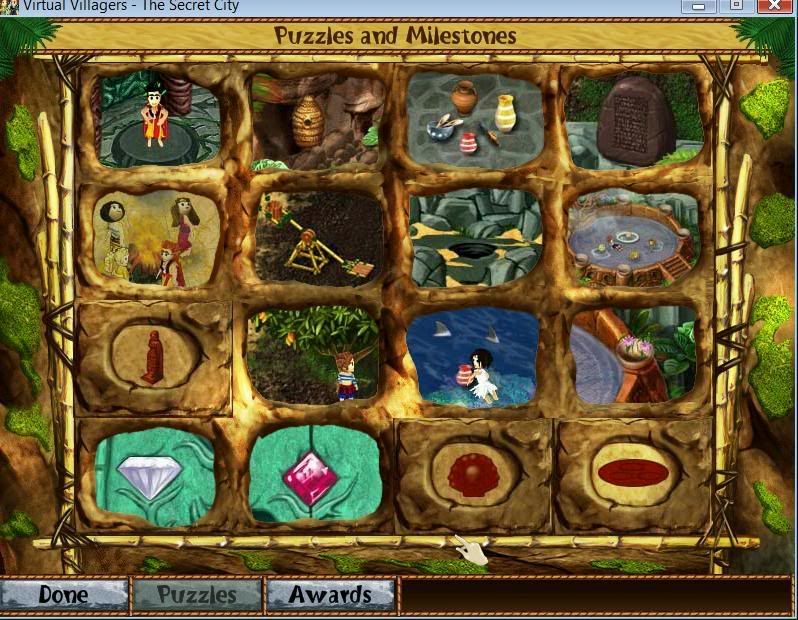798x620 pixels.
Task: Choose the shark water puzzle tile
Action: pos(474,356)
